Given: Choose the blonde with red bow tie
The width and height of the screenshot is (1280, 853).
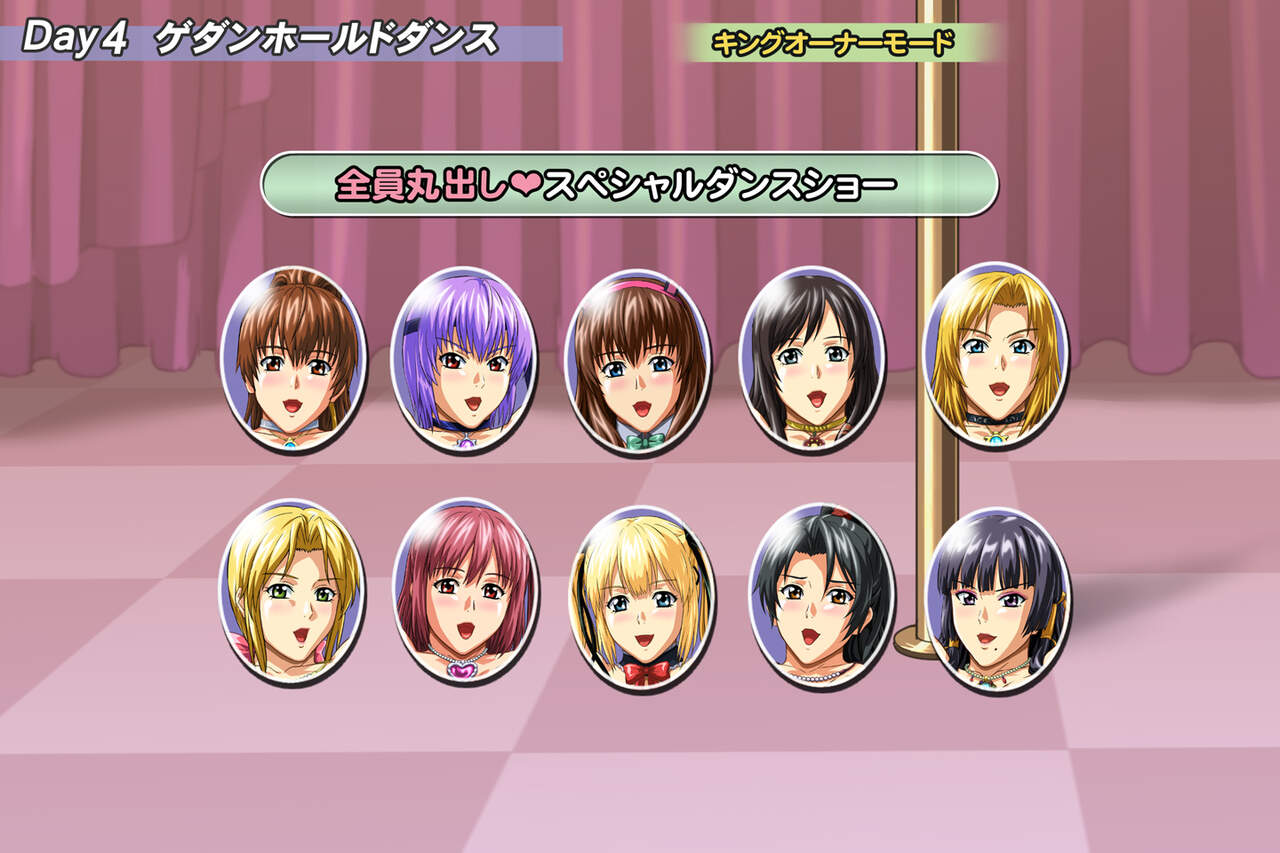Looking at the screenshot, I should (x=641, y=598).
